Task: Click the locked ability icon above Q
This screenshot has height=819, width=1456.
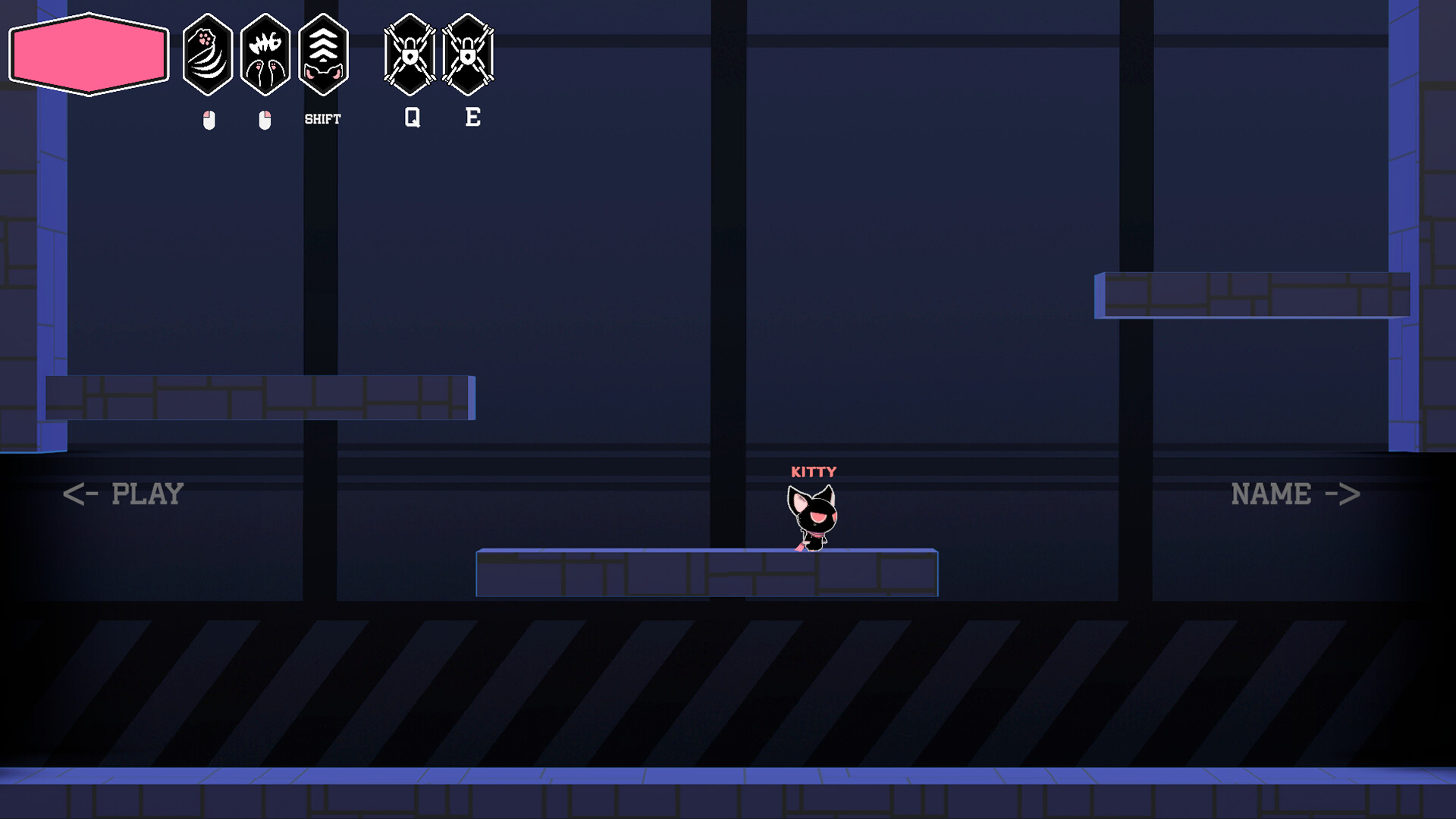Action: click(410, 52)
